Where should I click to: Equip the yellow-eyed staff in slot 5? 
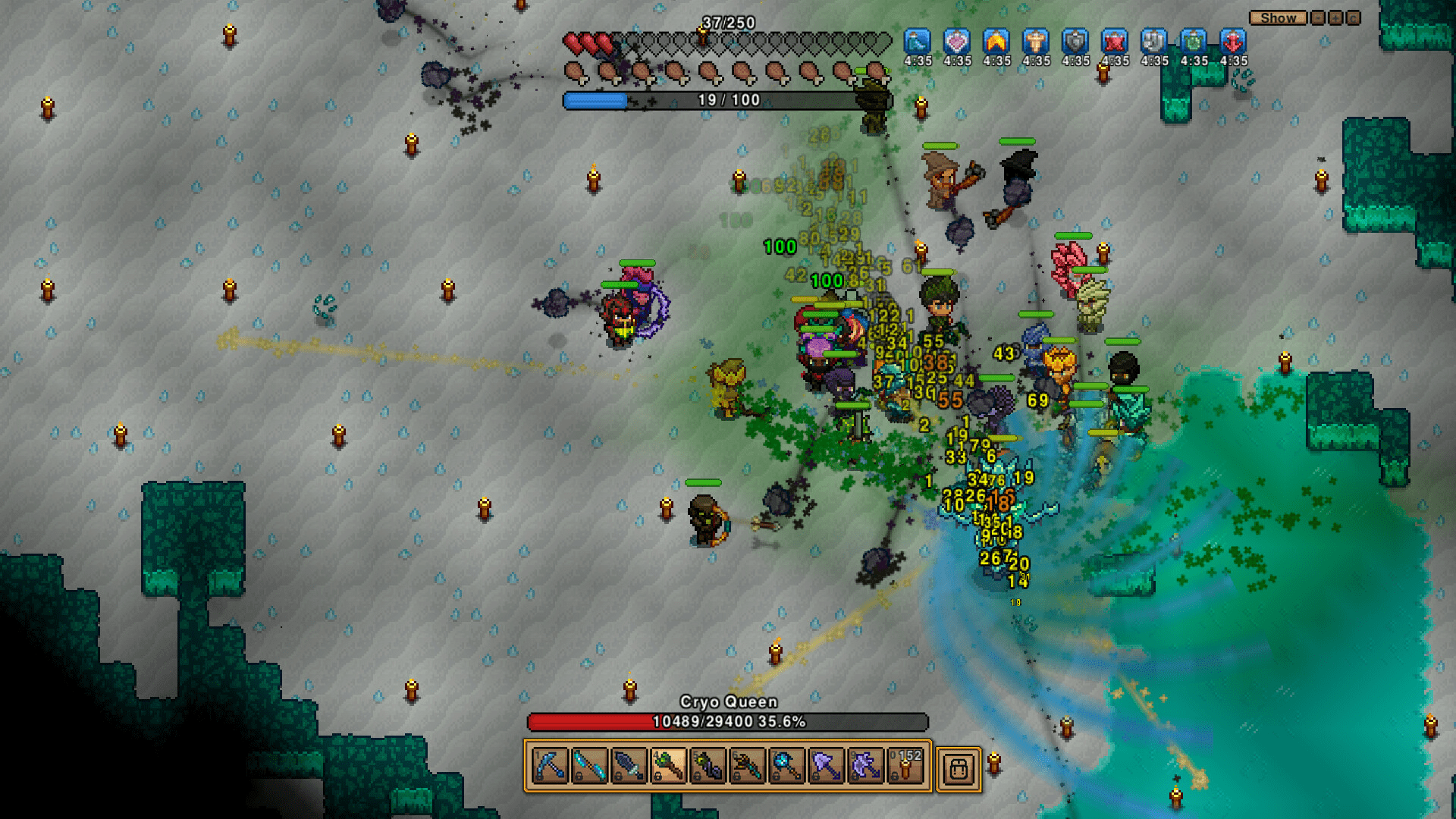708,766
